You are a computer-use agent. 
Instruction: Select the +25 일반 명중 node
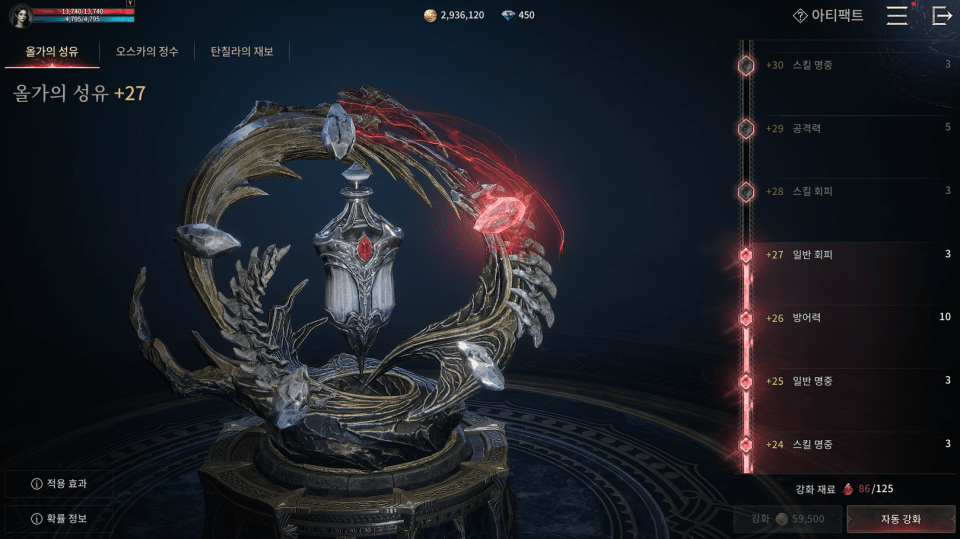(x=746, y=381)
